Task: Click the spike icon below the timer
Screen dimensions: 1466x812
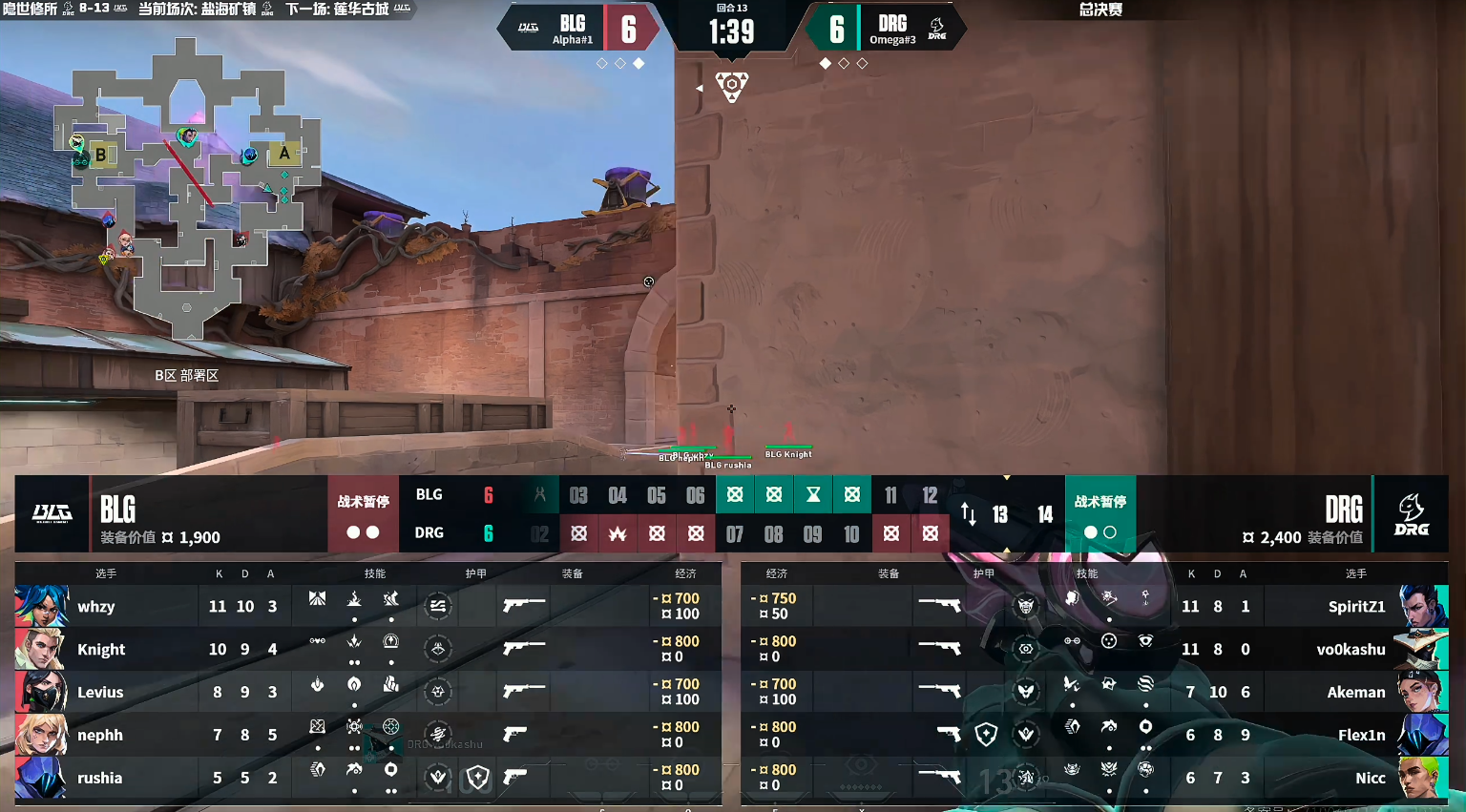Action: [732, 86]
